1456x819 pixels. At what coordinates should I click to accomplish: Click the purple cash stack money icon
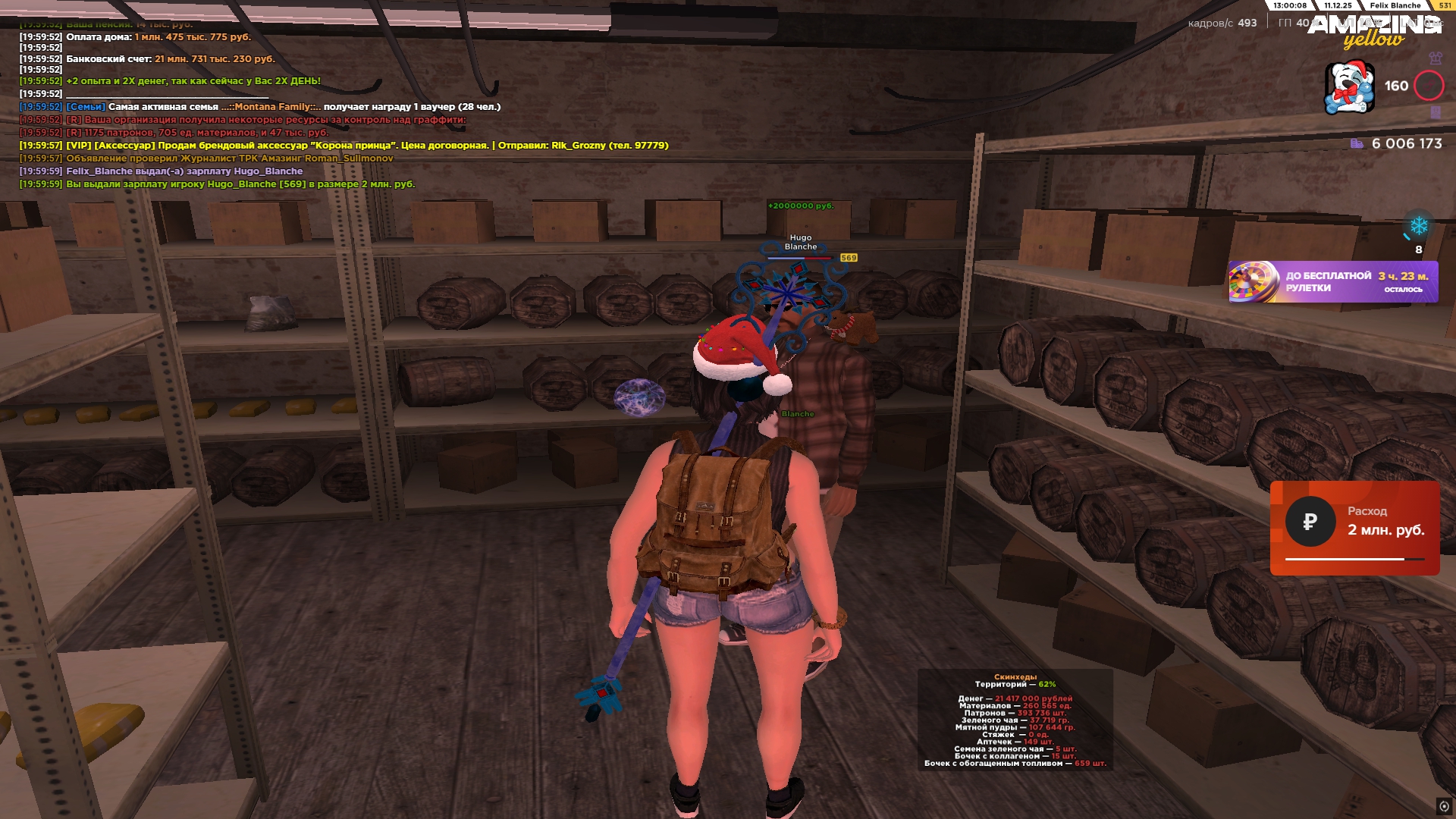point(1357,144)
